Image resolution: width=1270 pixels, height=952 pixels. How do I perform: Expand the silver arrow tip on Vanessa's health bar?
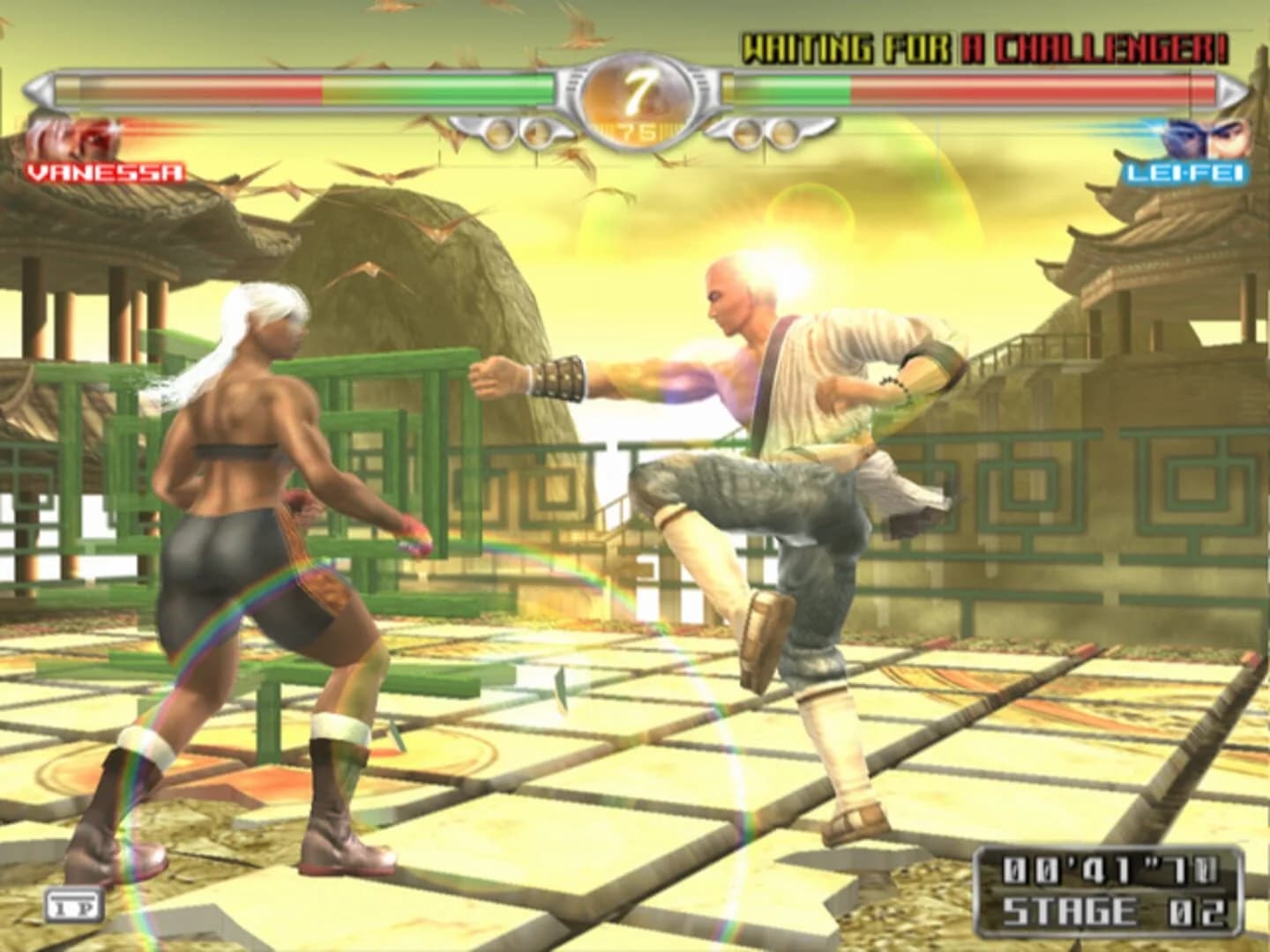[x=37, y=88]
